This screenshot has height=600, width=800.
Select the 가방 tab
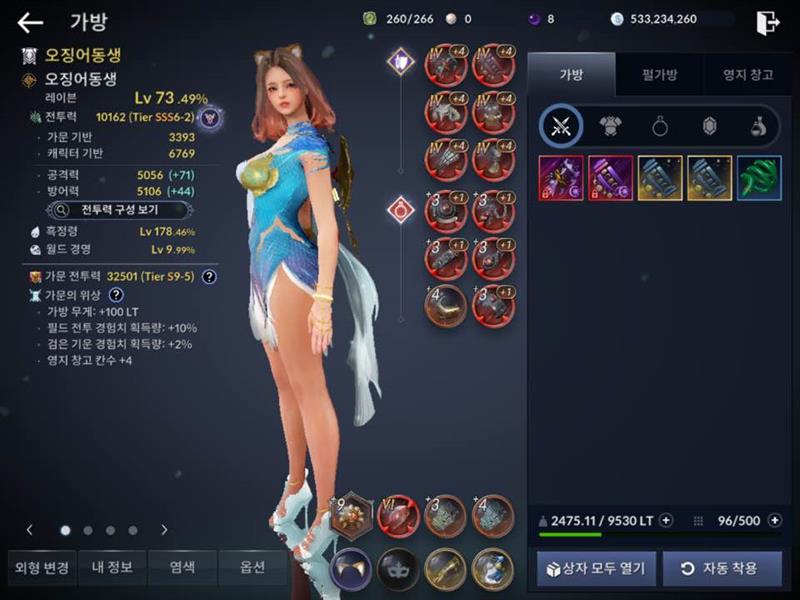[571, 74]
